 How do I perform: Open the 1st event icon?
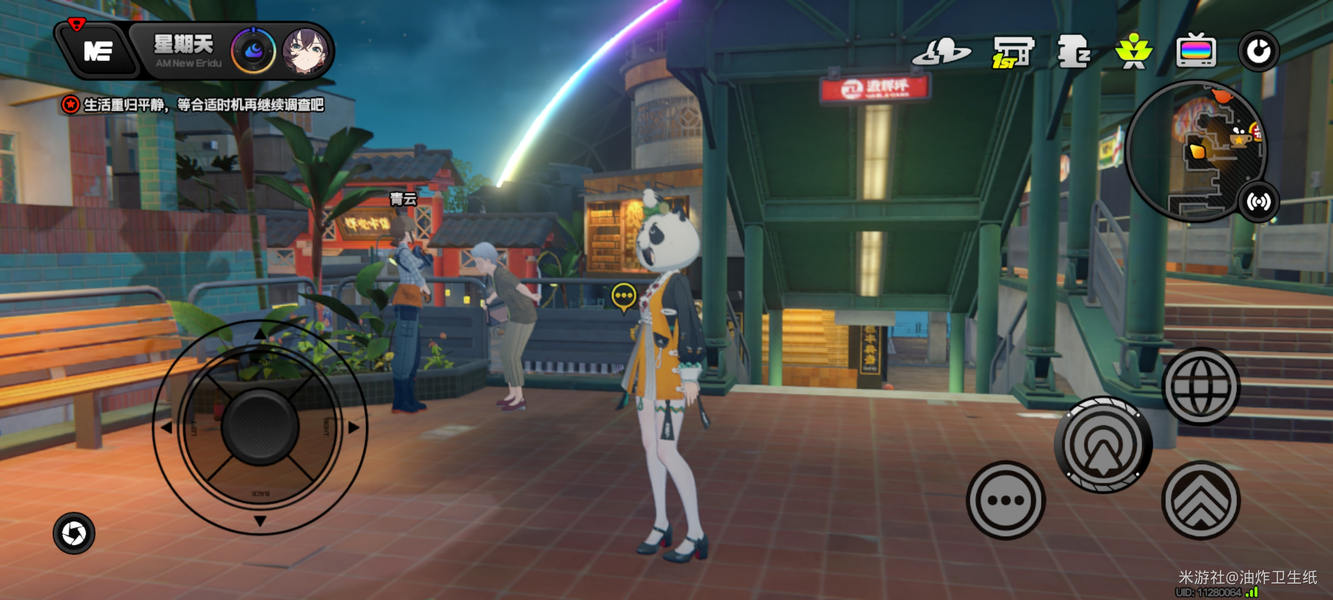click(1012, 51)
